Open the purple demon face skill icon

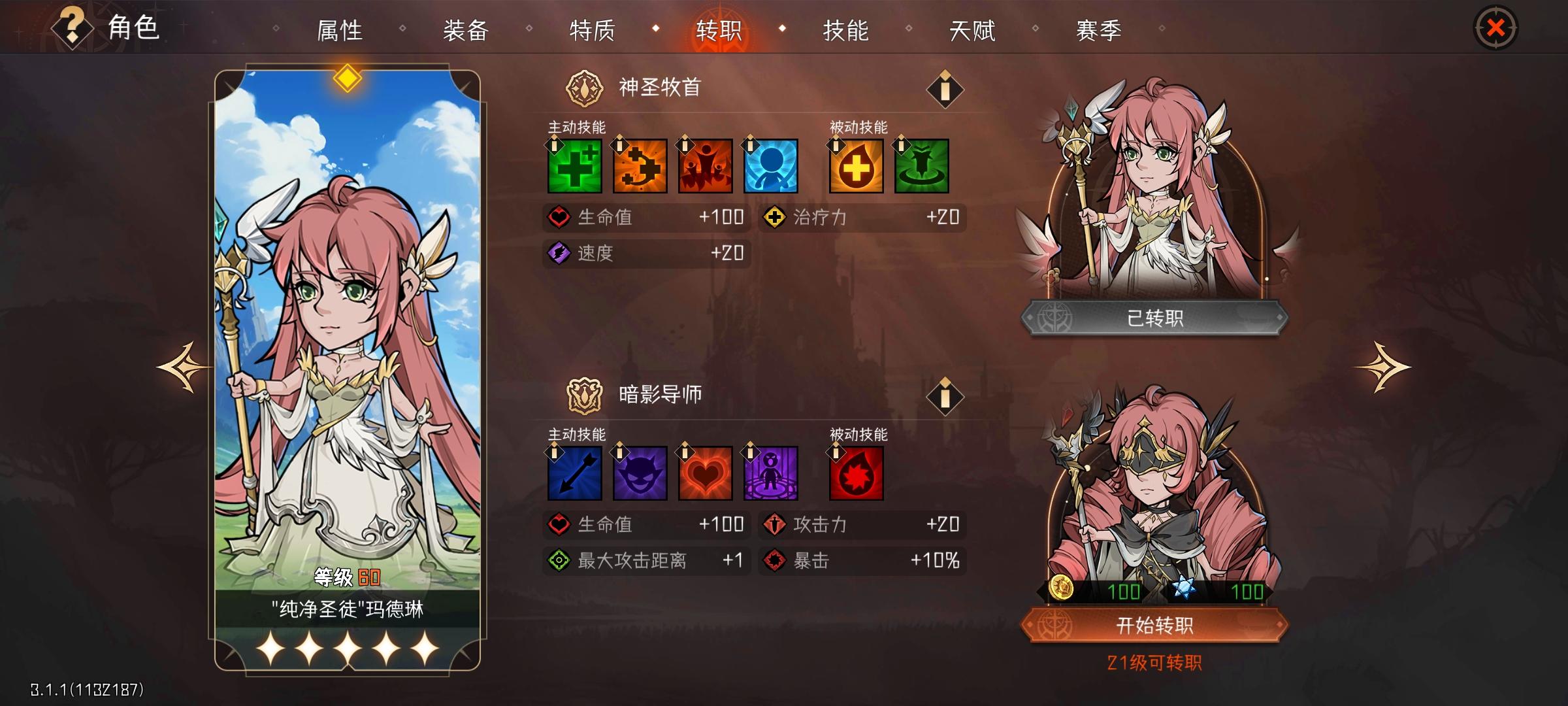click(638, 473)
